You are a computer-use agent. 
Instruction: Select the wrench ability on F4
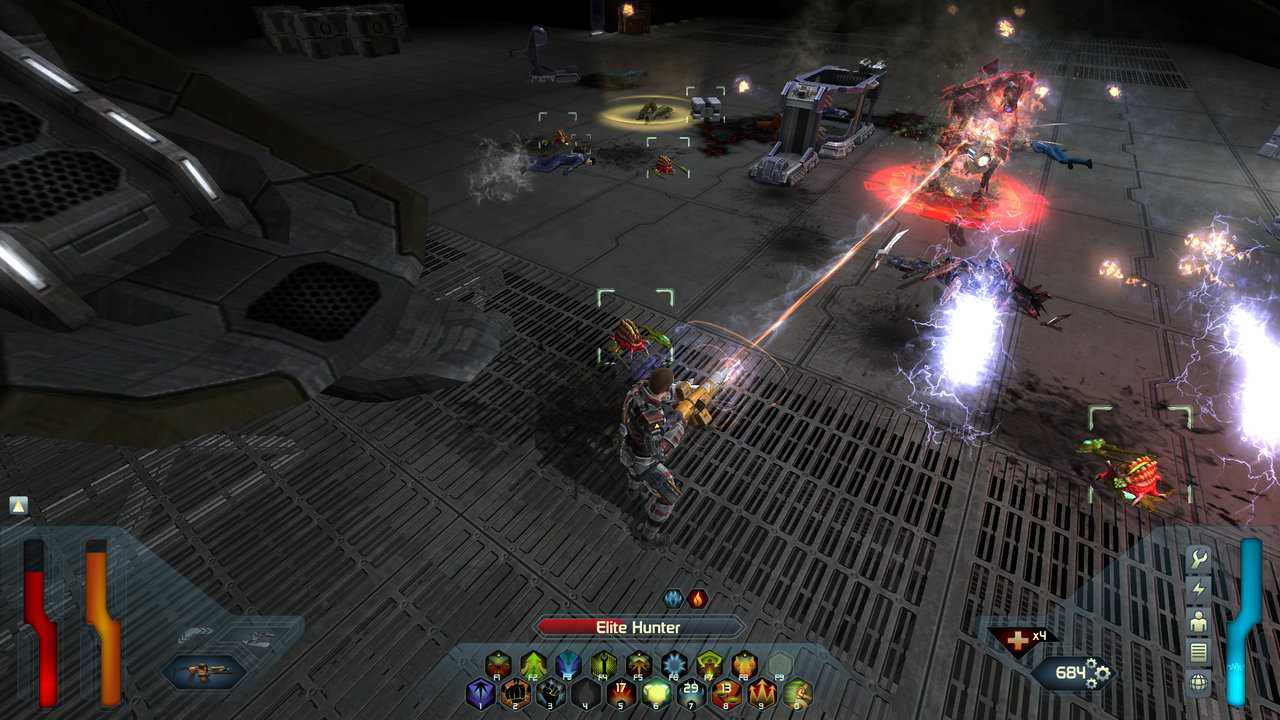coord(603,663)
